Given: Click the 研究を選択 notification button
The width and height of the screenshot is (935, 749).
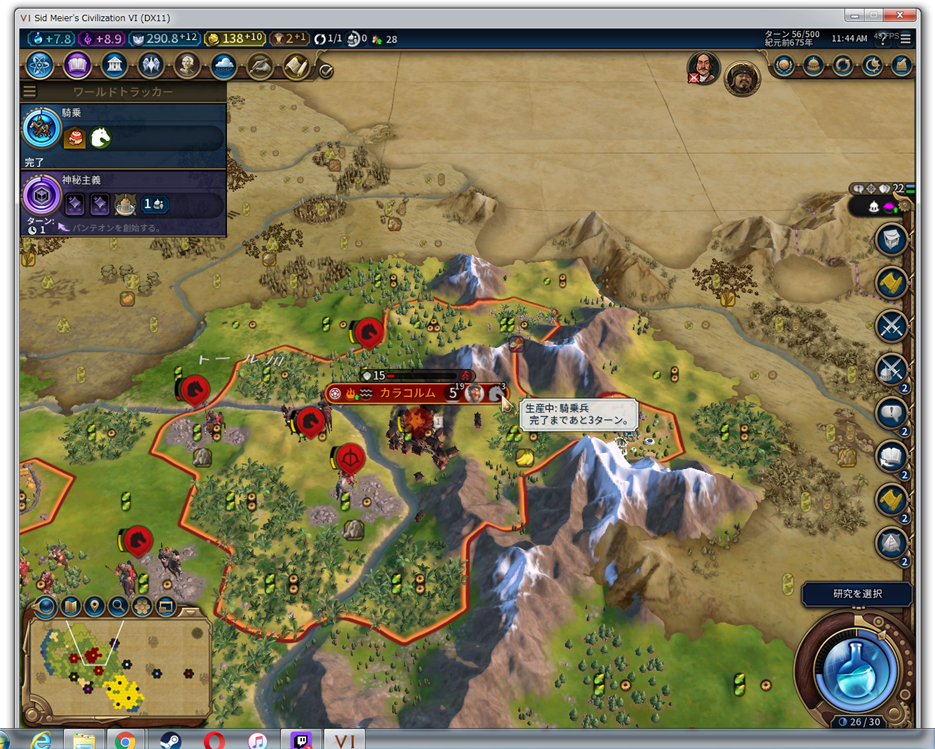Looking at the screenshot, I should [x=857, y=594].
